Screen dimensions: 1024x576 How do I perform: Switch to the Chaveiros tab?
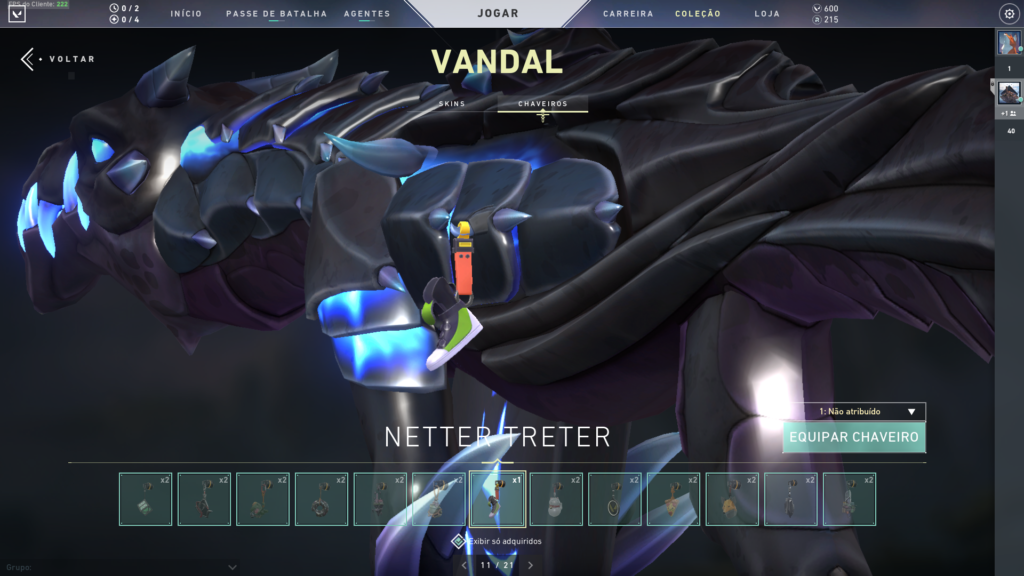click(x=543, y=104)
